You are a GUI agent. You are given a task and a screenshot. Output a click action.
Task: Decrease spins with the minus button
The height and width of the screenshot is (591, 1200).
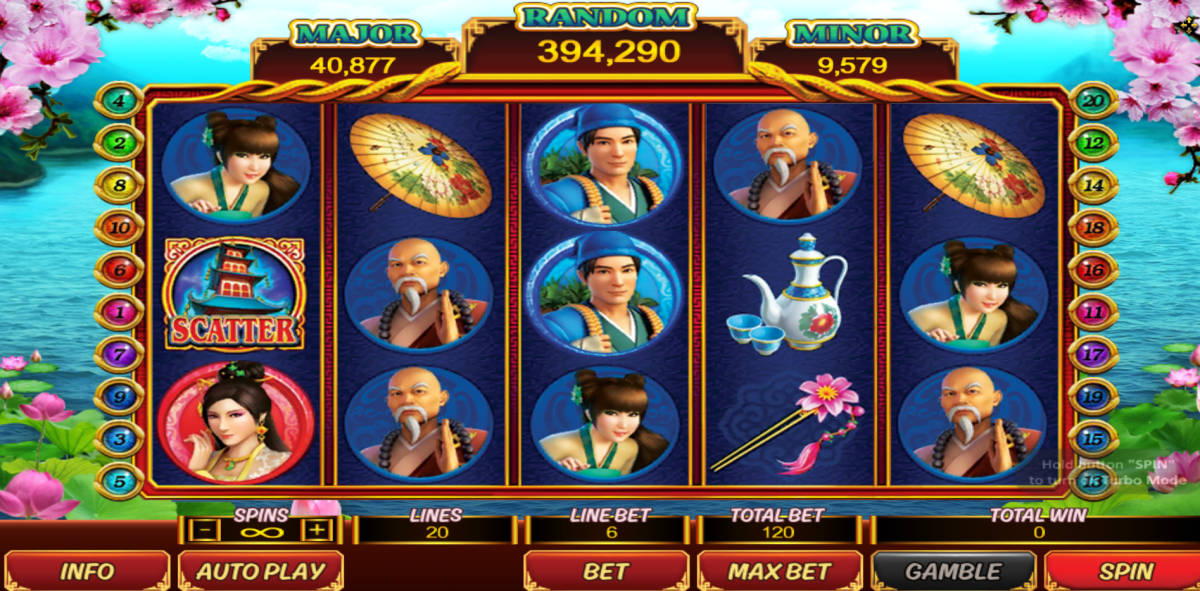pos(203,530)
